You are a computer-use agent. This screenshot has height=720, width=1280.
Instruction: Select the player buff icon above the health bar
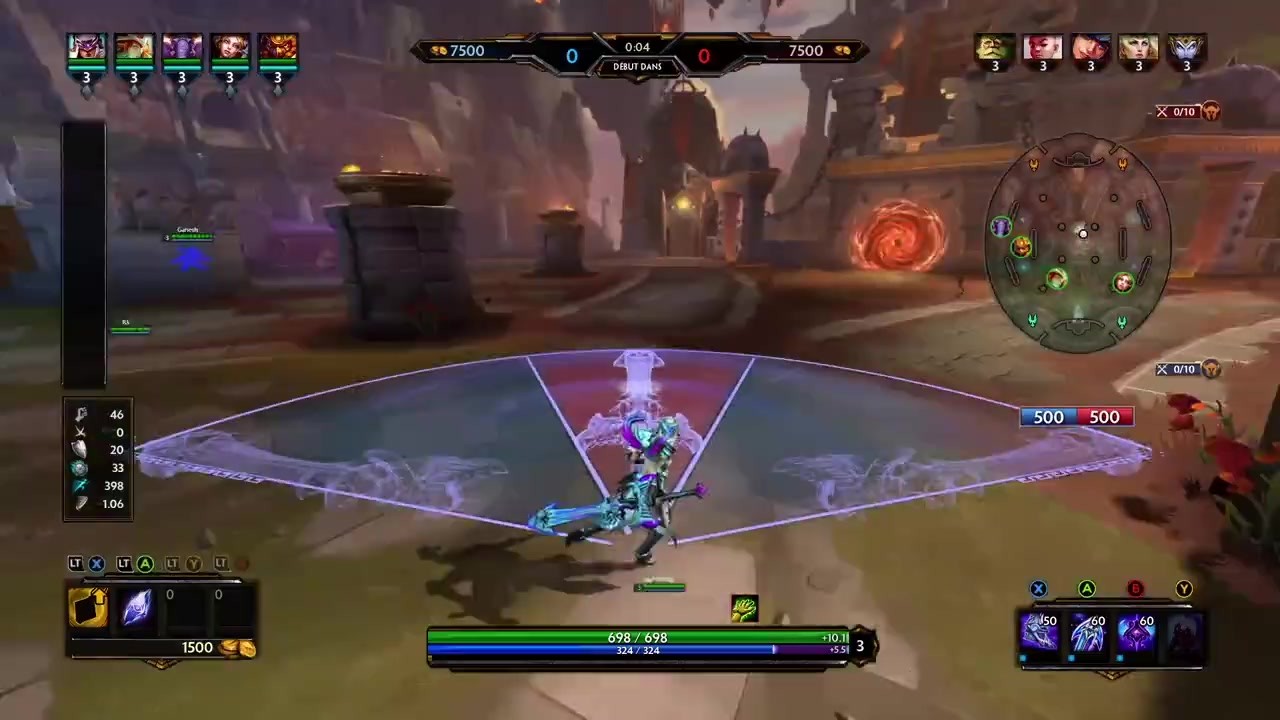tap(745, 608)
